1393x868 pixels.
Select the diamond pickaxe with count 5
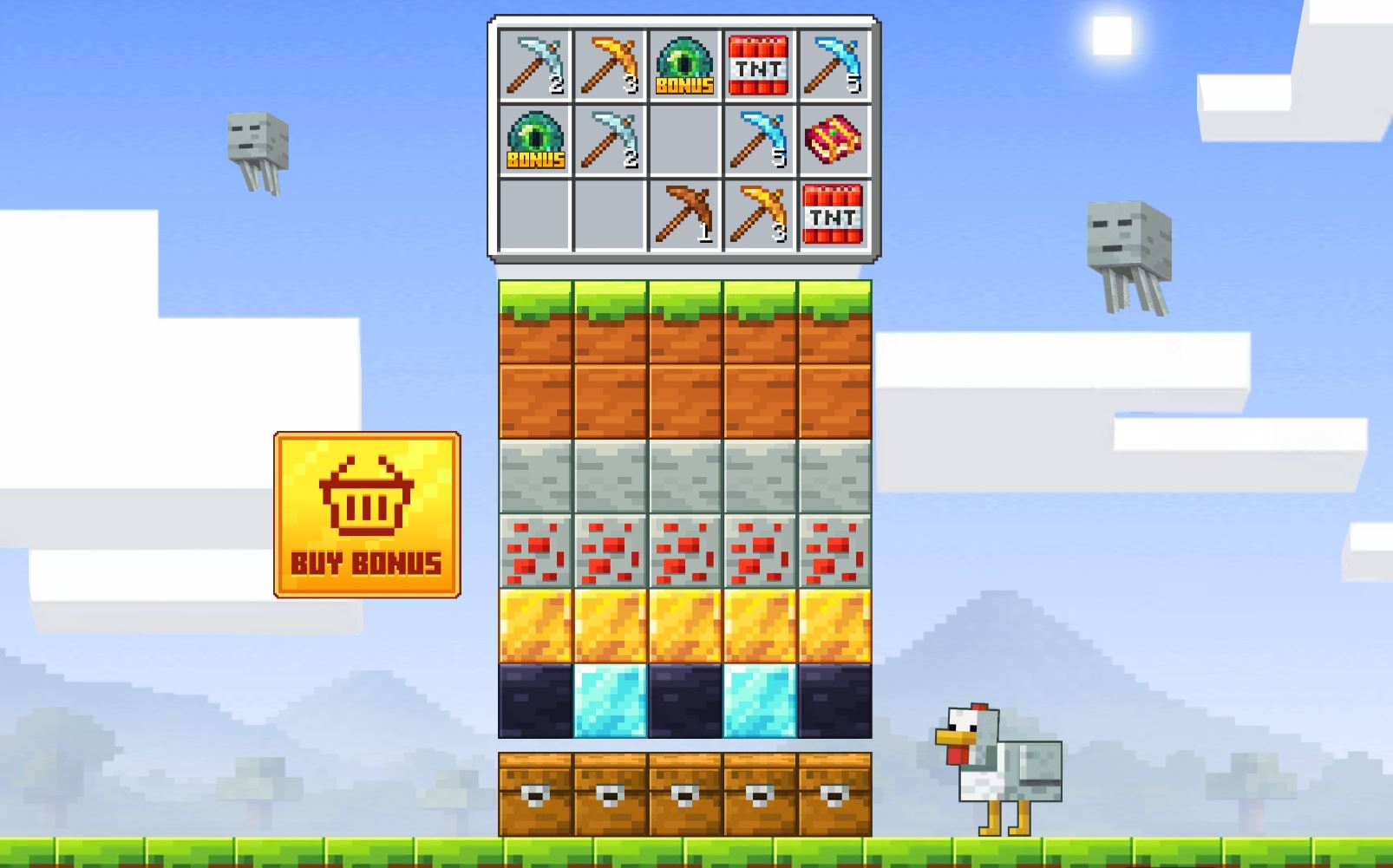(833, 61)
